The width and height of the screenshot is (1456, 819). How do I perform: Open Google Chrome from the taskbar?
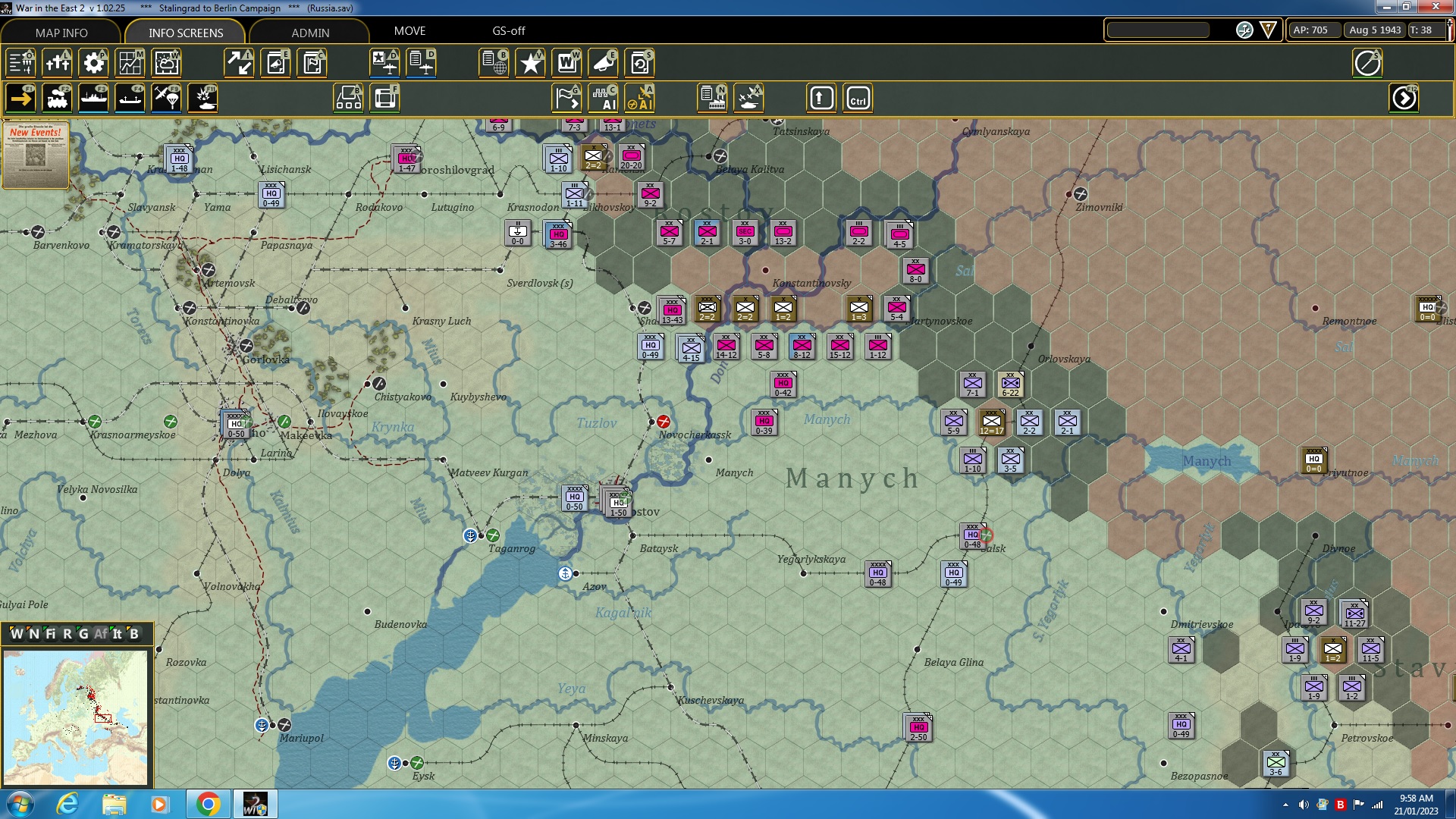pos(209,803)
